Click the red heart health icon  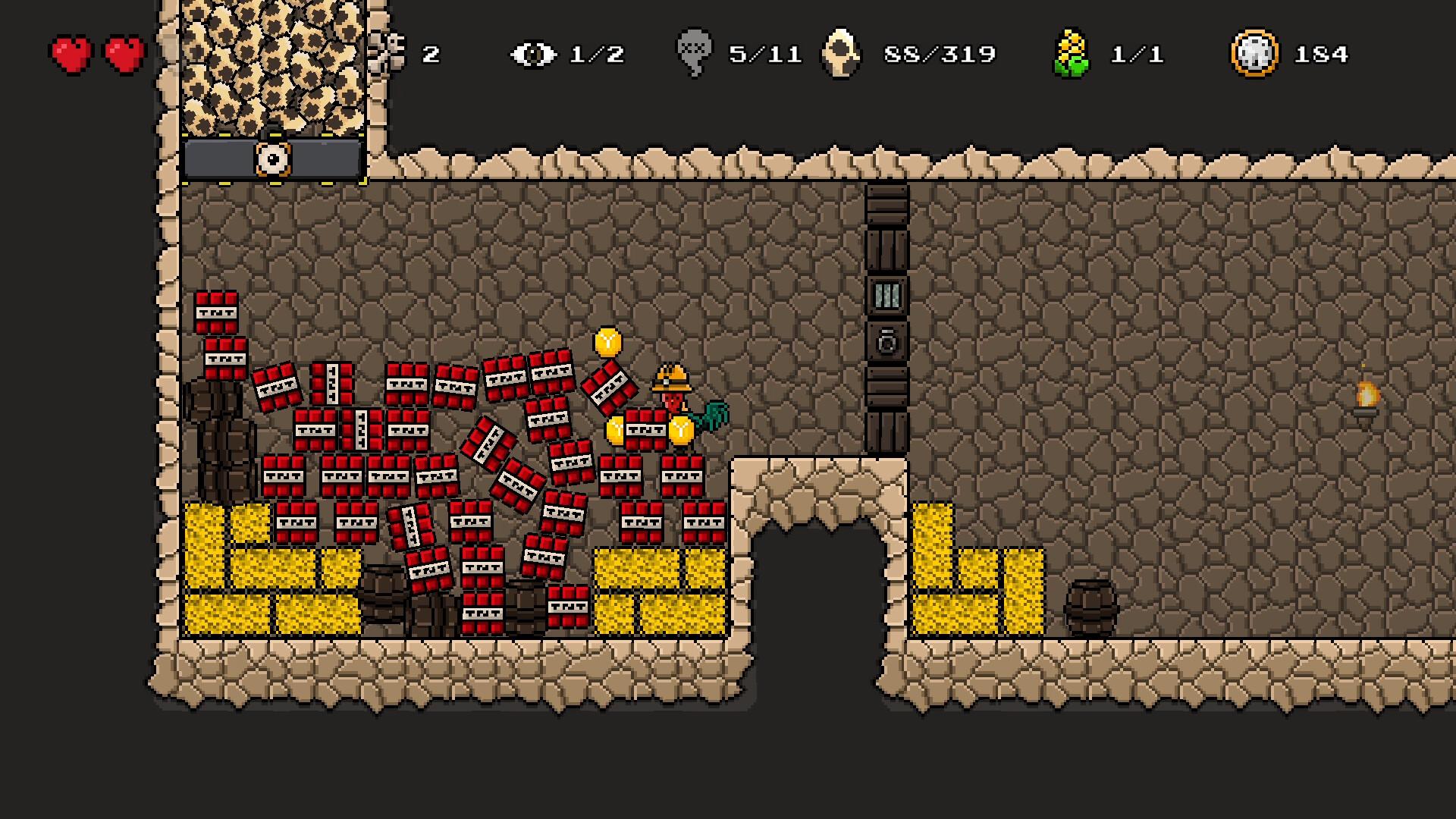[72, 53]
